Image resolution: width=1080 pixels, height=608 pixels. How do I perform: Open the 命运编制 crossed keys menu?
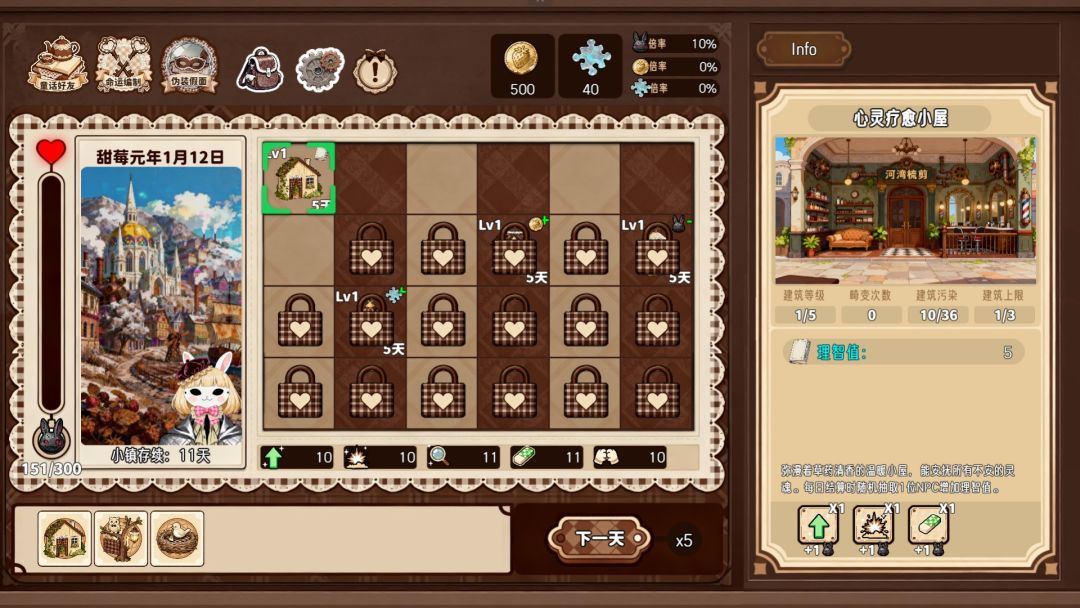(123, 64)
